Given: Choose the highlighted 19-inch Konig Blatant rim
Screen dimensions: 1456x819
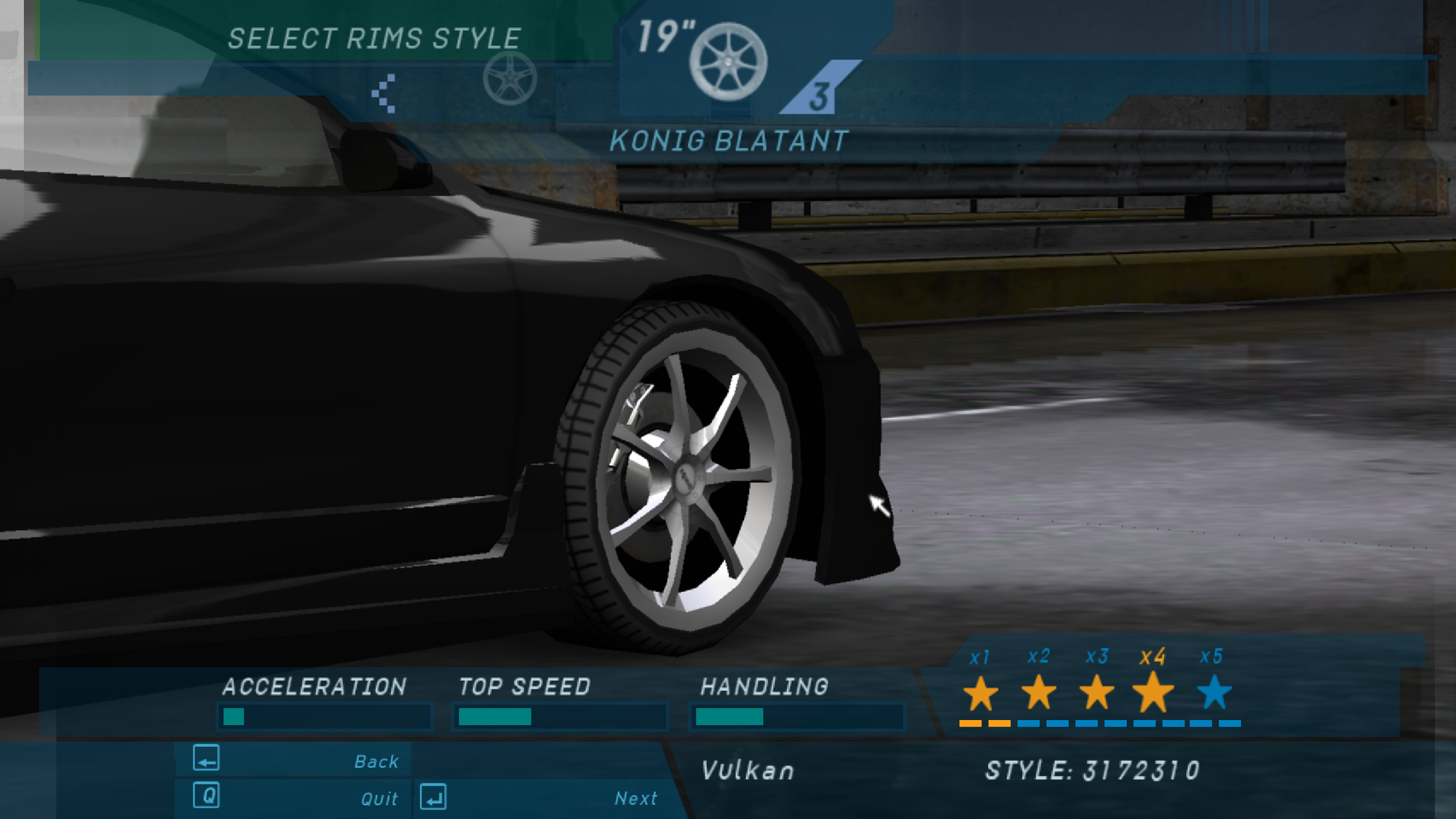Looking at the screenshot, I should (728, 62).
